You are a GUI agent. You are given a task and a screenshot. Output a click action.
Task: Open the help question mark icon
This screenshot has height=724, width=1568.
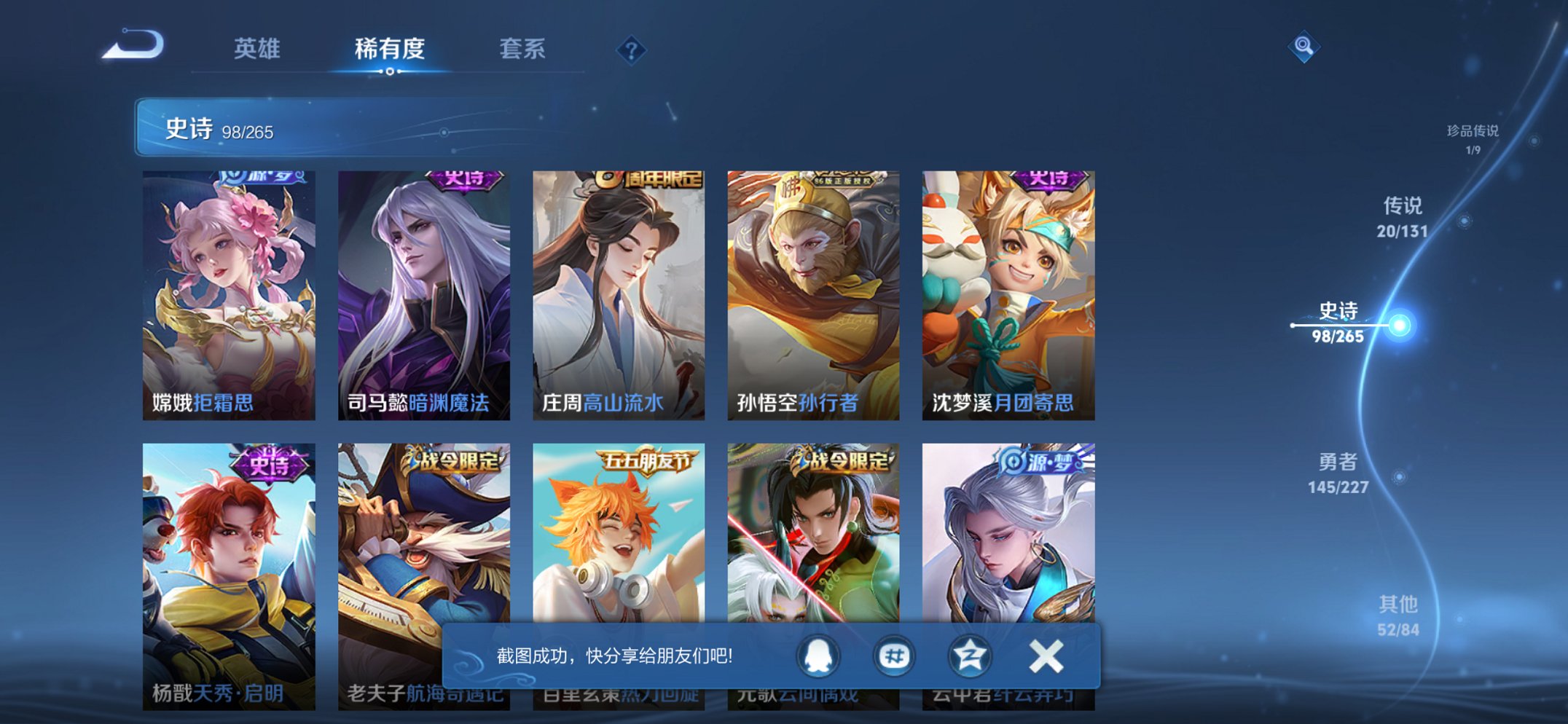tap(631, 50)
